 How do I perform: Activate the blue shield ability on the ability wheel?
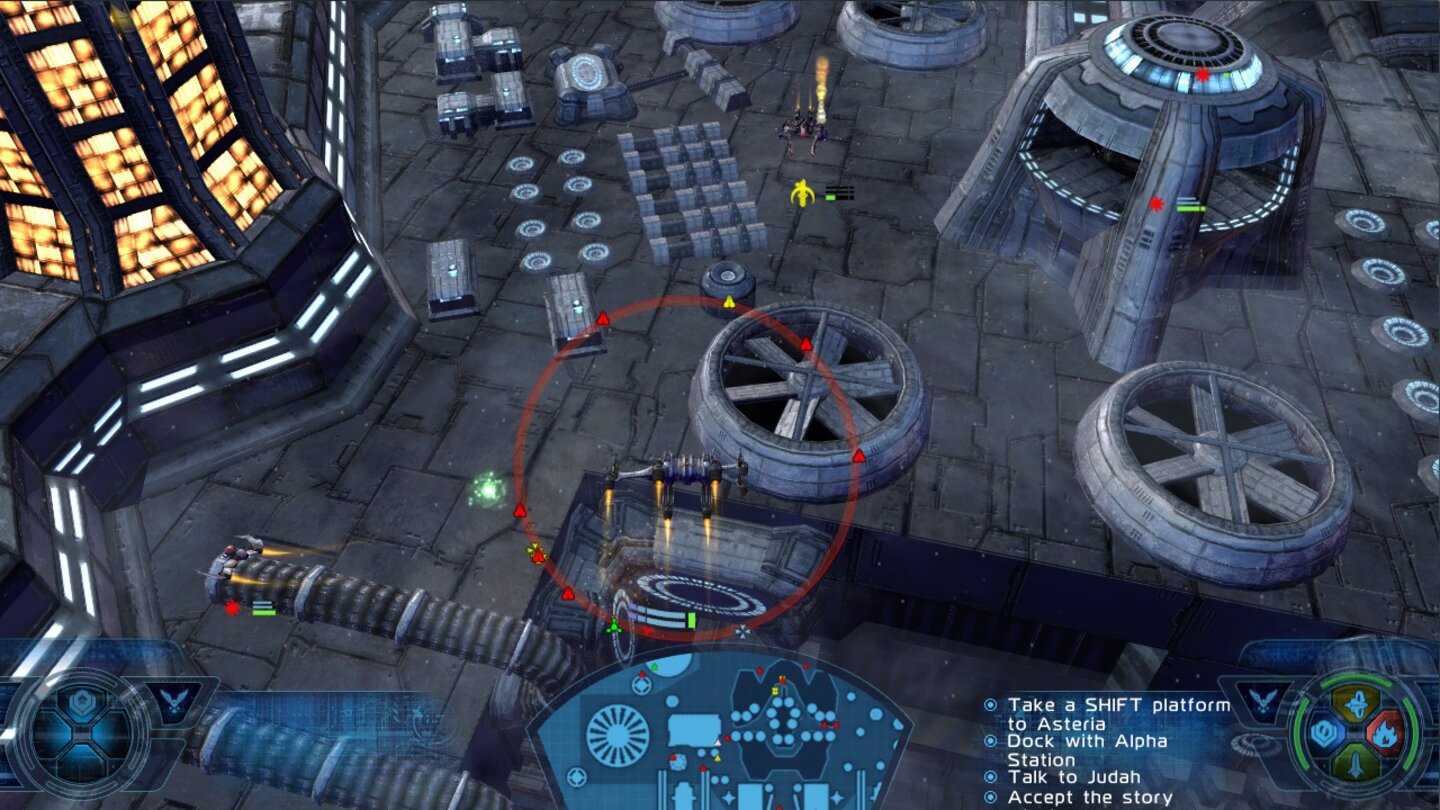point(1324,731)
